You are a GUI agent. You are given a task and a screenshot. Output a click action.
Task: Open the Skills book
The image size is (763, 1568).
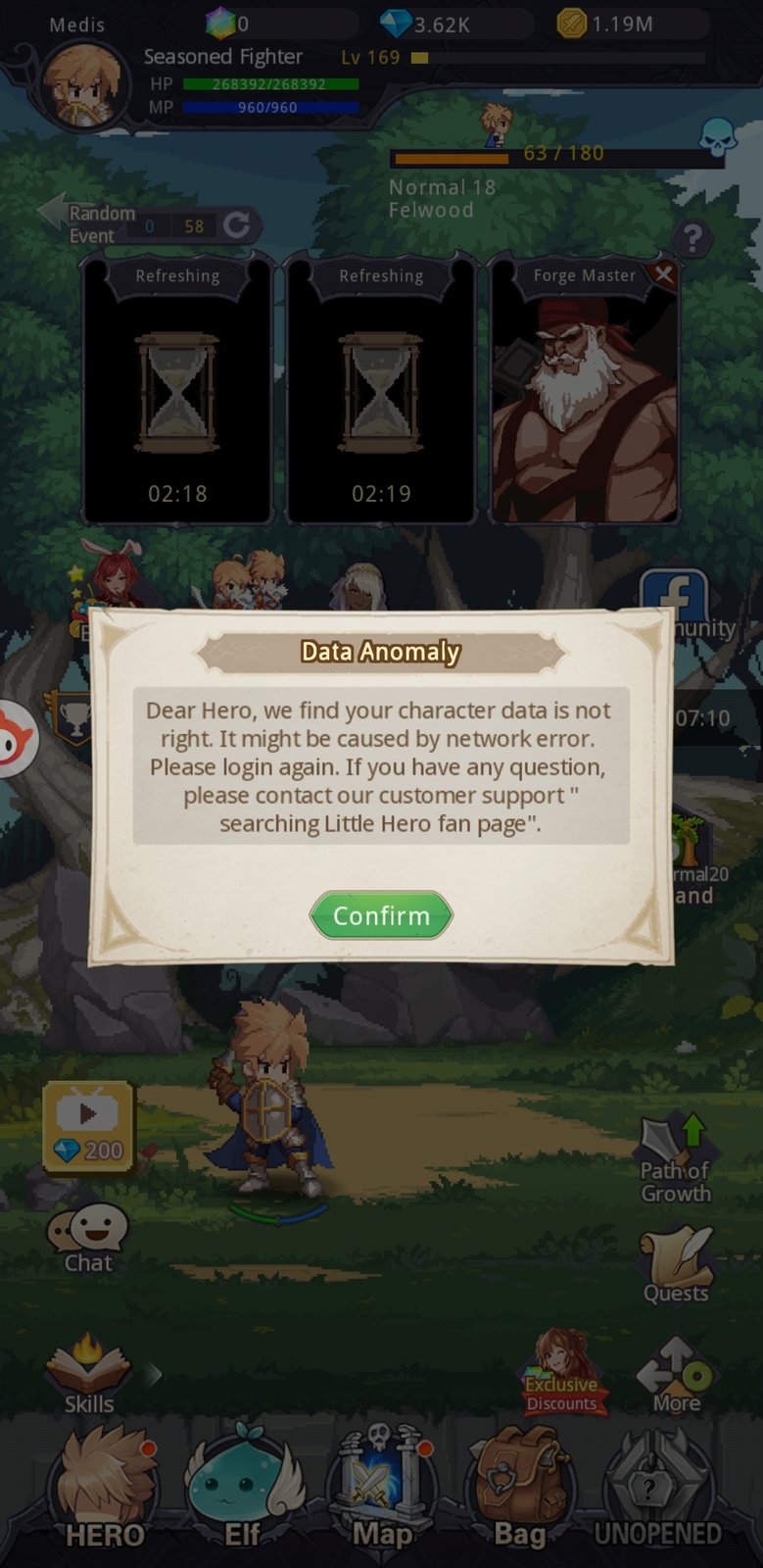tap(88, 1374)
